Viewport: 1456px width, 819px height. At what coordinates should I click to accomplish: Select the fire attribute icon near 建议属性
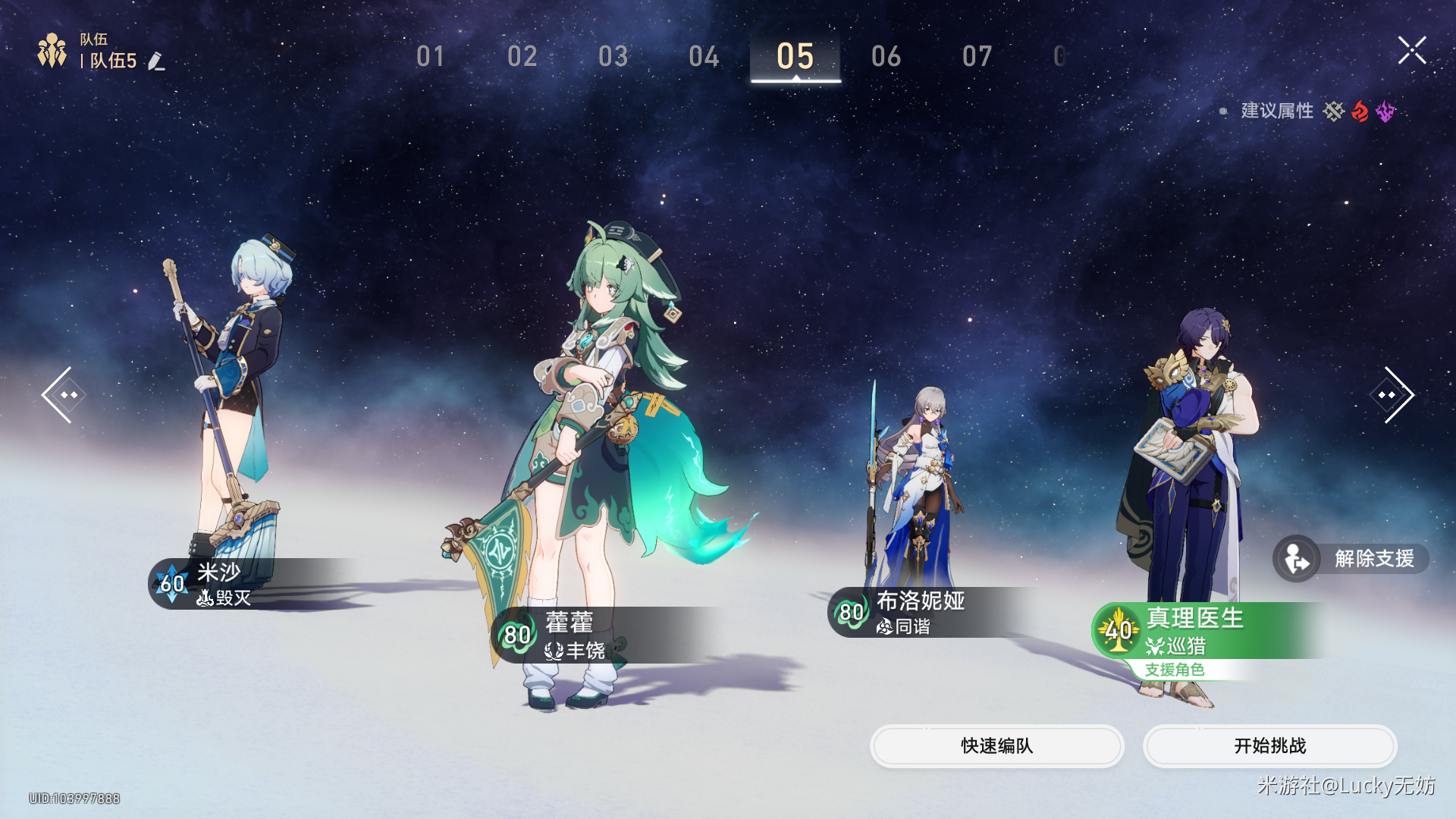tap(1360, 111)
